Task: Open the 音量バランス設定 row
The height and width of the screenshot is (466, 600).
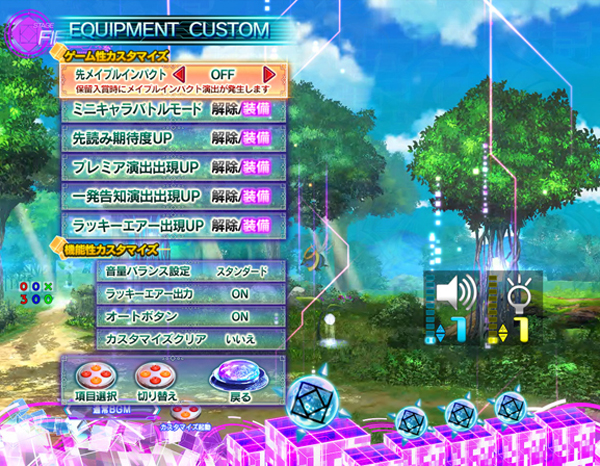Action: point(190,271)
